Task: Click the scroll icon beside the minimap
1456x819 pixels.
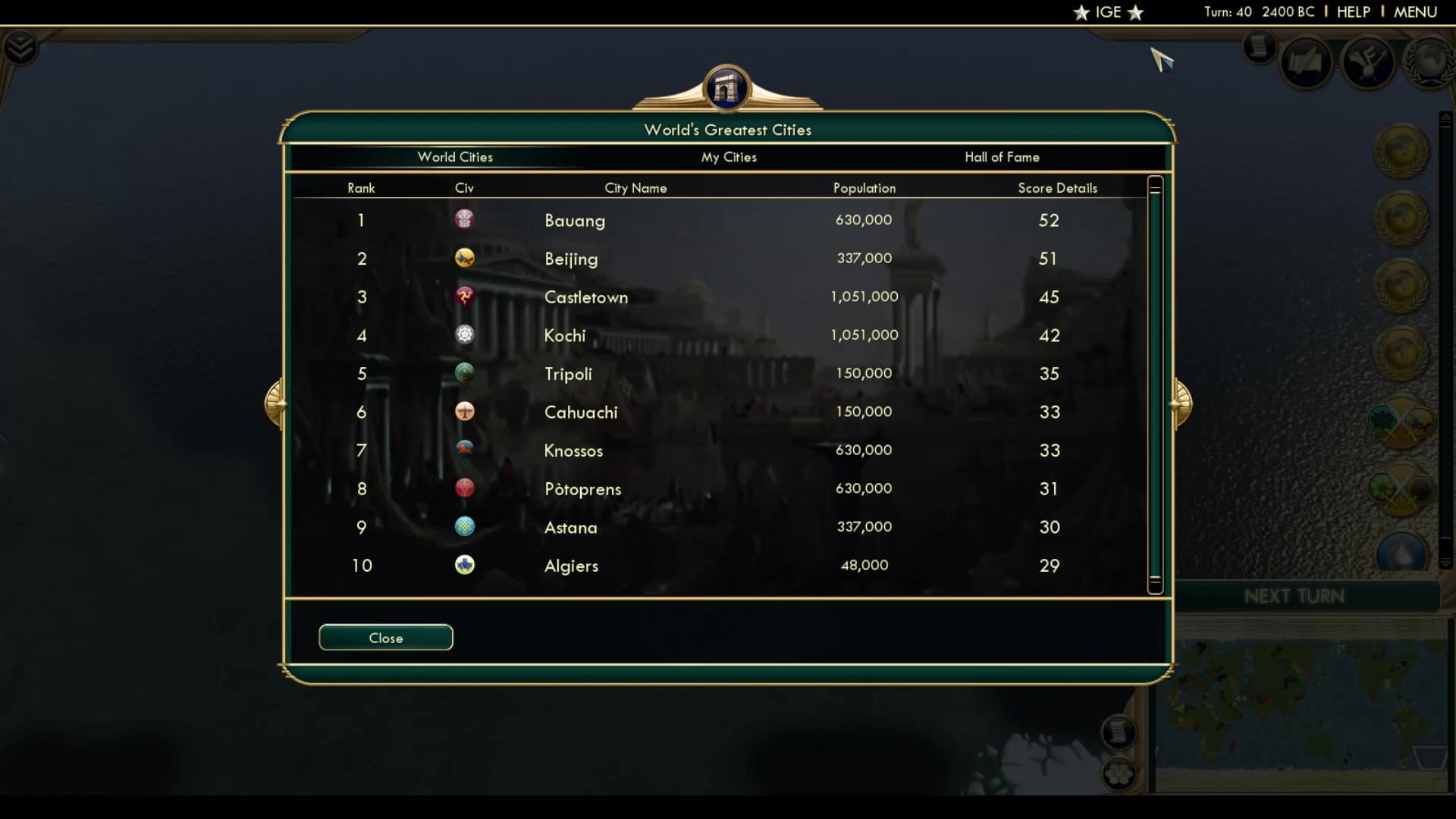Action: (x=1119, y=733)
